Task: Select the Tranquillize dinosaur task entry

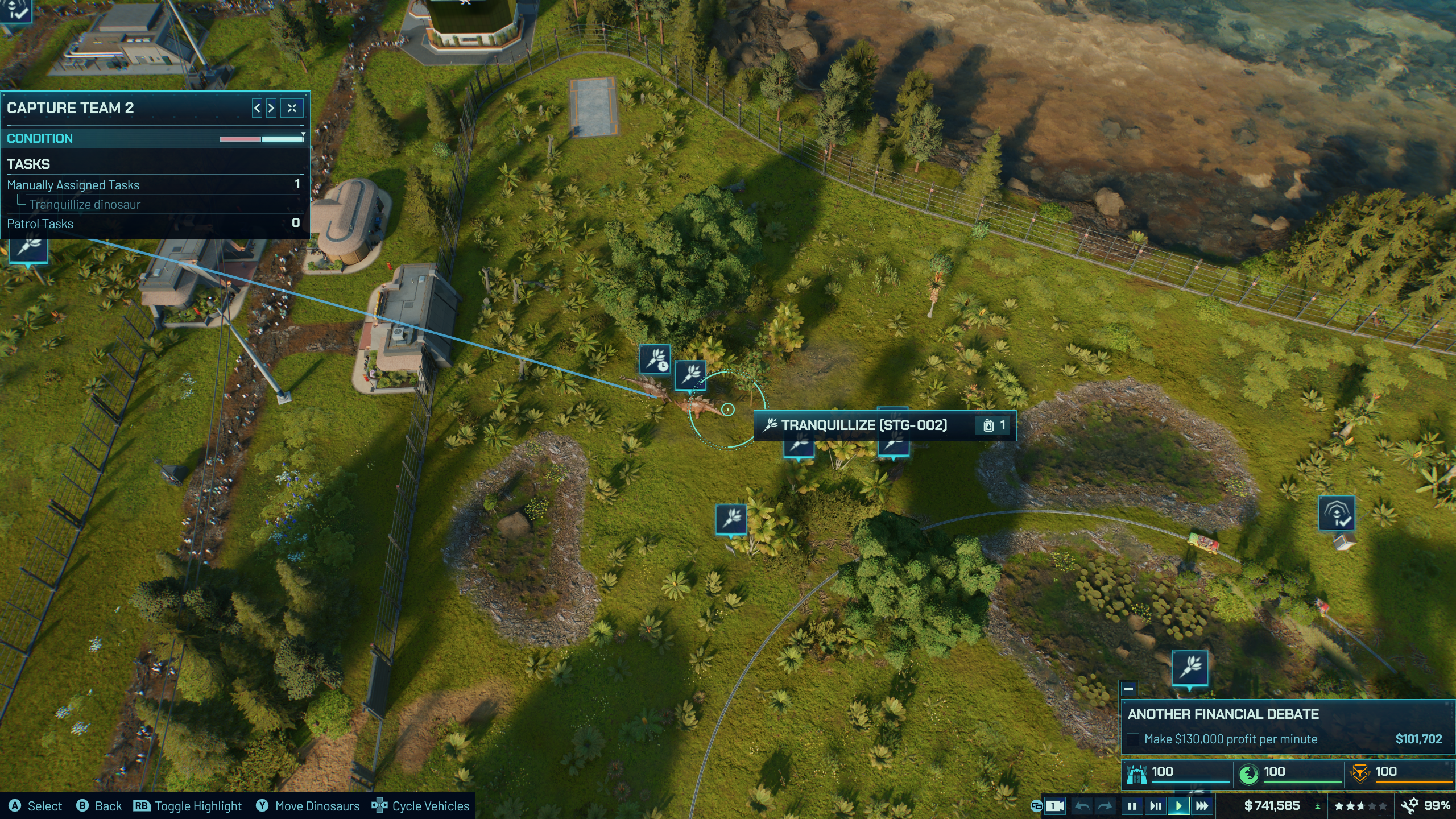Action: (x=85, y=204)
